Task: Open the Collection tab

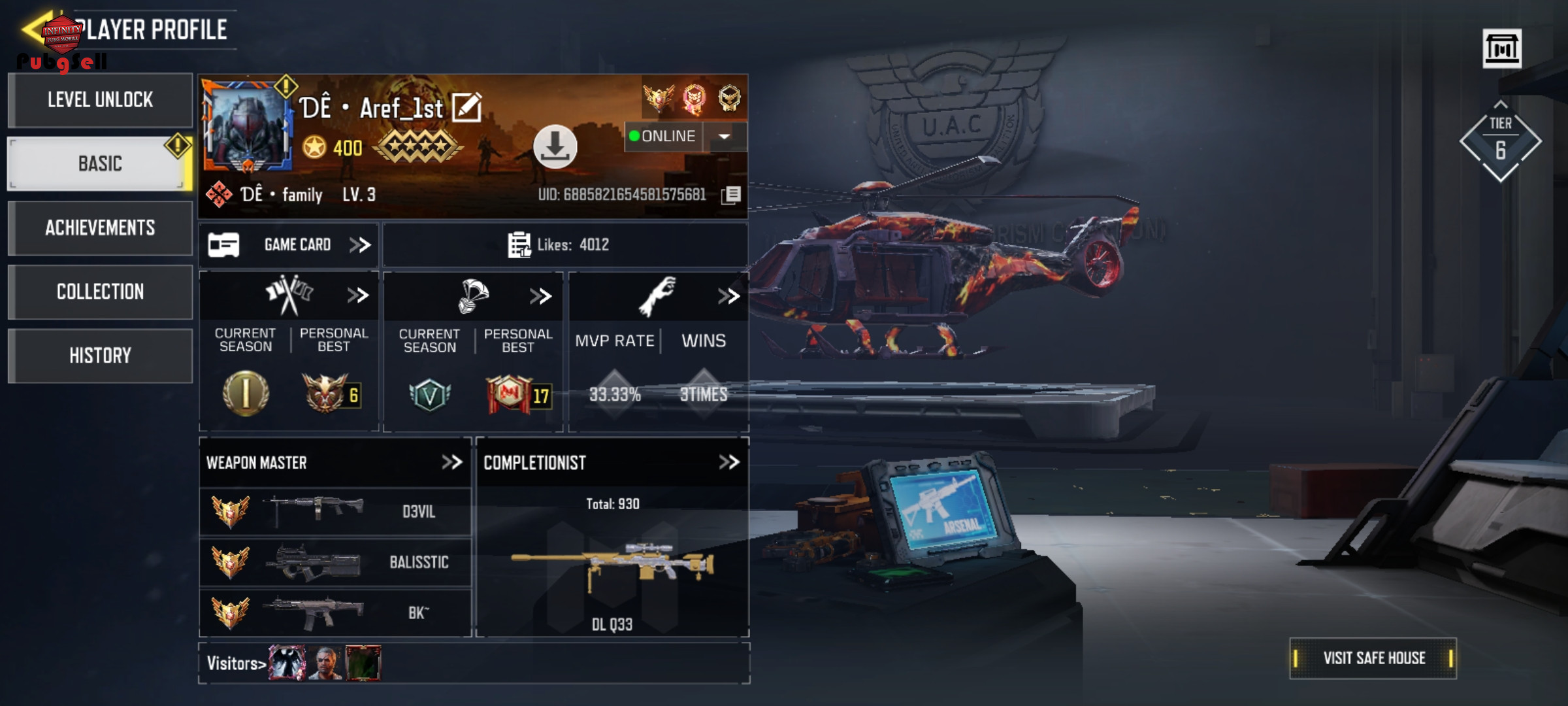Action: [100, 292]
